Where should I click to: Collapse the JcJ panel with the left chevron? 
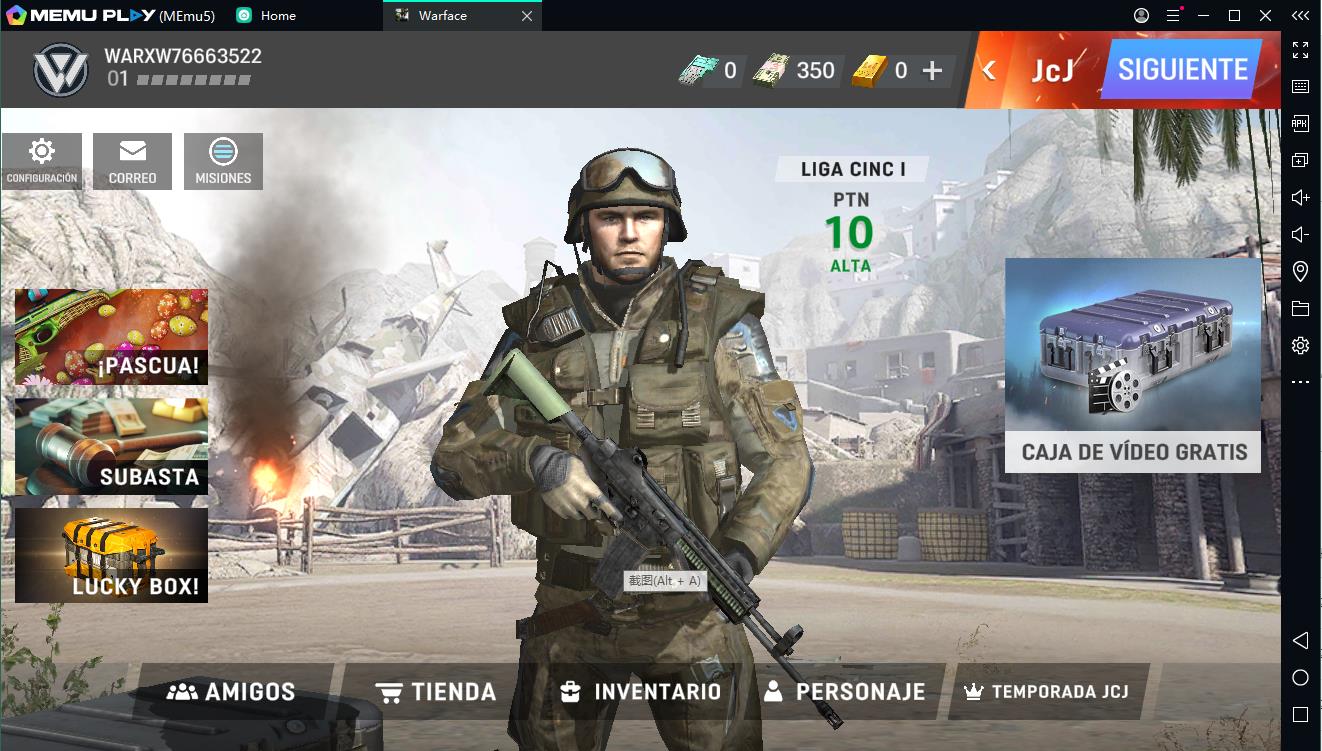pyautogui.click(x=987, y=70)
